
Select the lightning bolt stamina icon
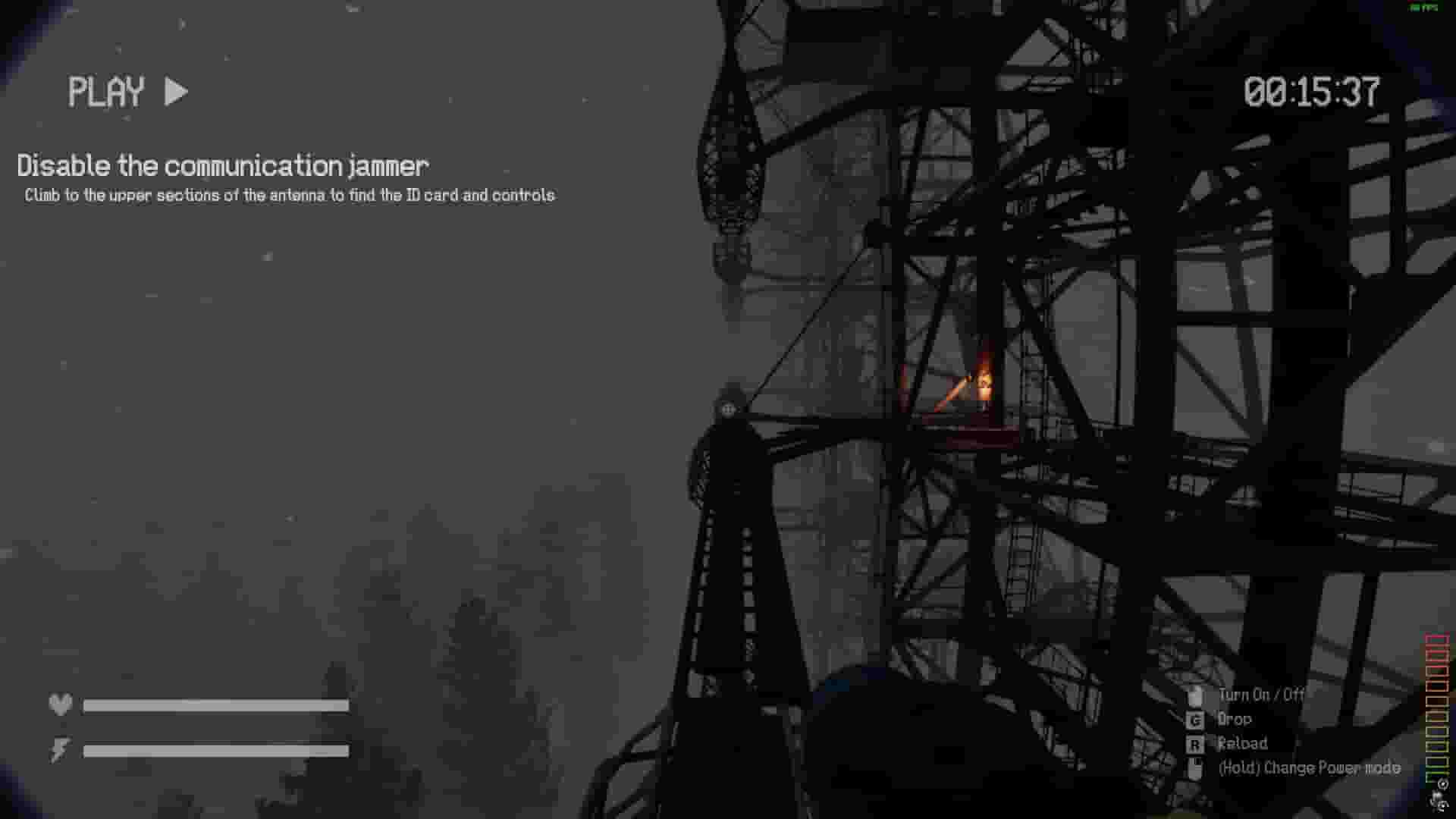click(58, 751)
